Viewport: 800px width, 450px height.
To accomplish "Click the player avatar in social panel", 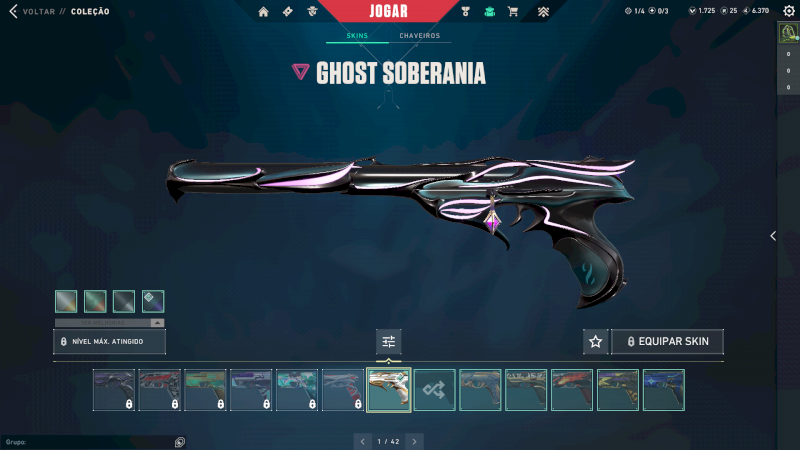I will [x=786, y=32].
